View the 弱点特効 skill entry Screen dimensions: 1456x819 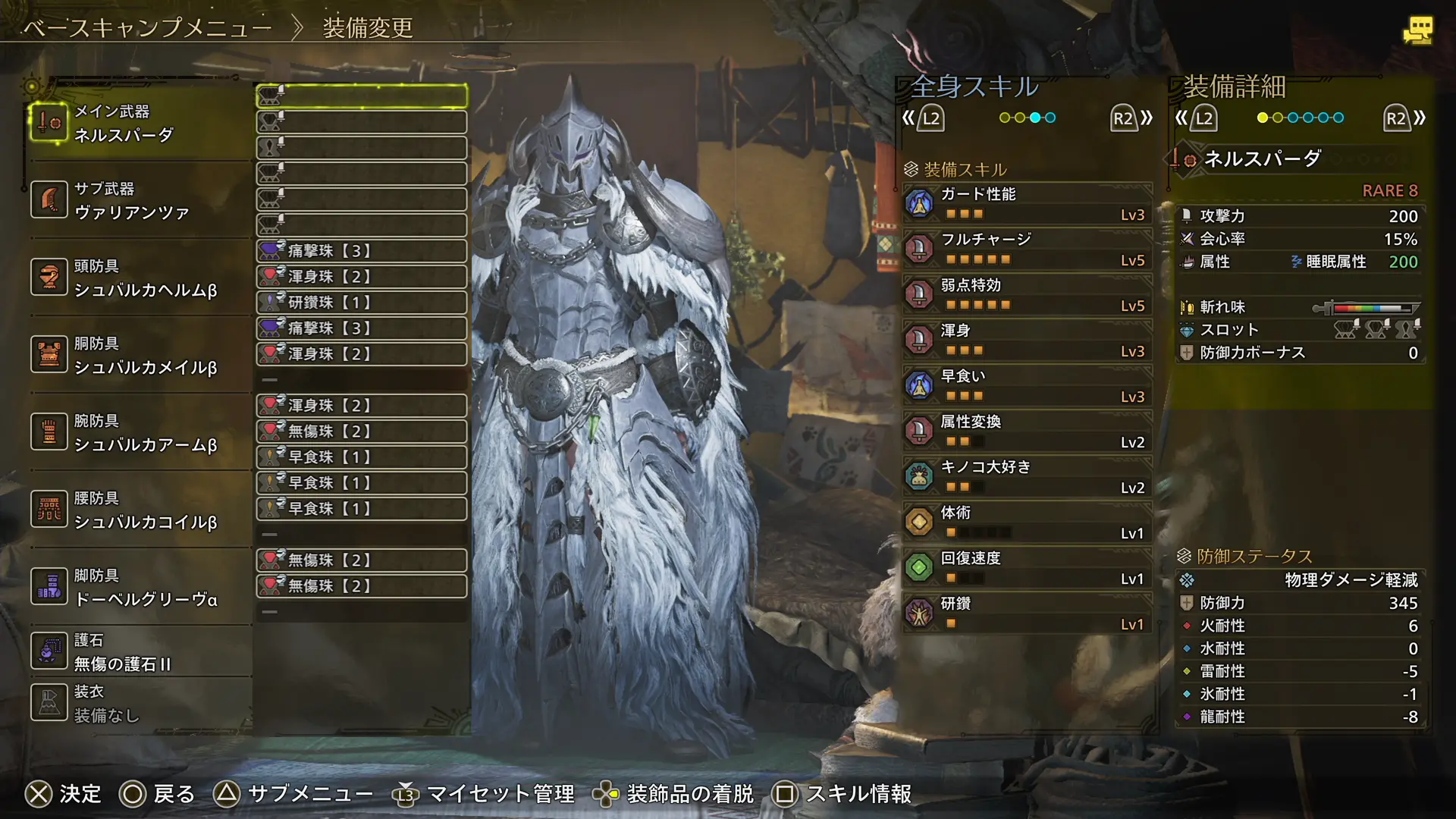1027,294
